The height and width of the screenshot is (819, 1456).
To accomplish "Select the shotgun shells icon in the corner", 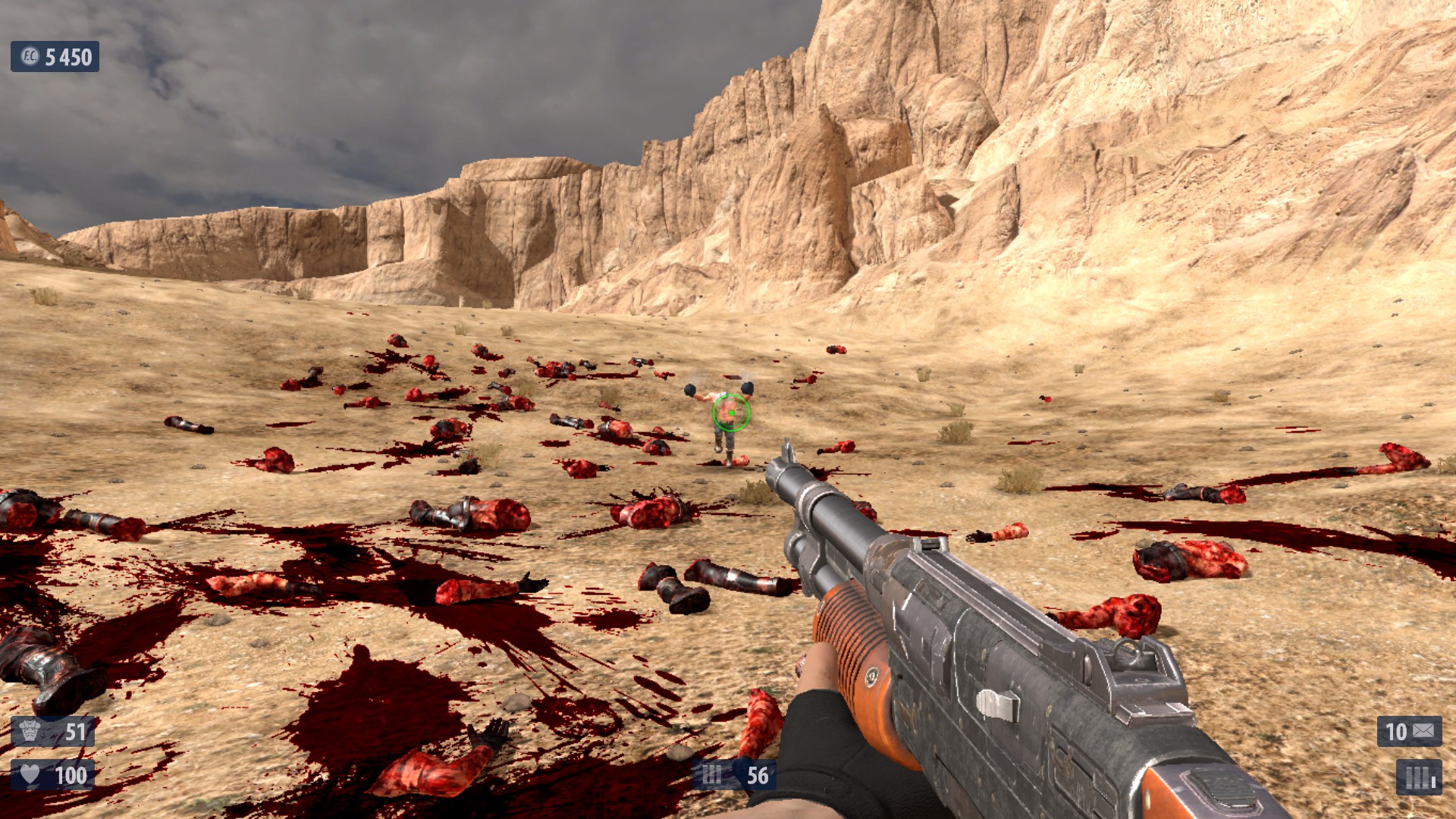I will 1419,777.
